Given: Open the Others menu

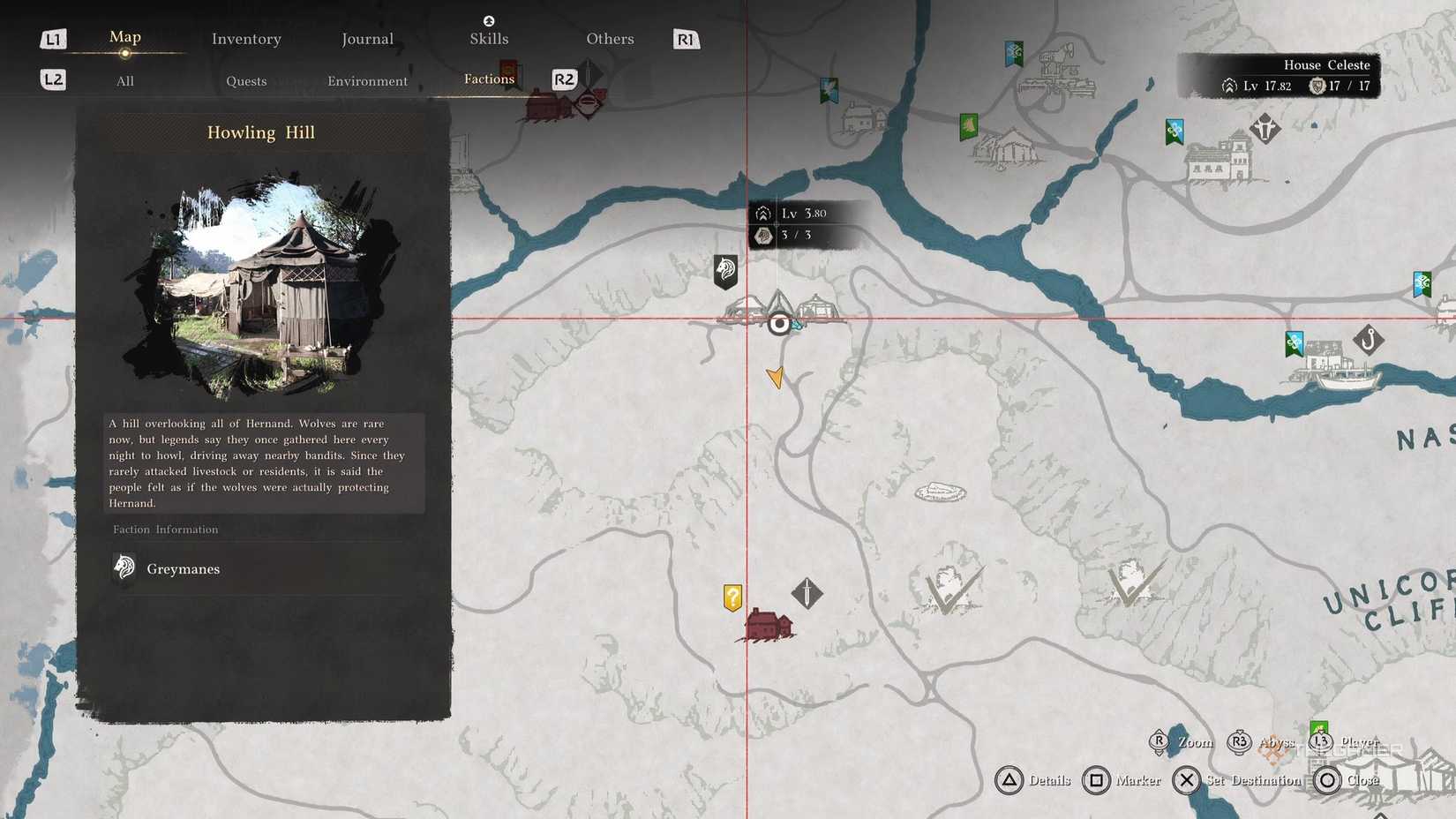Looking at the screenshot, I should [x=609, y=38].
